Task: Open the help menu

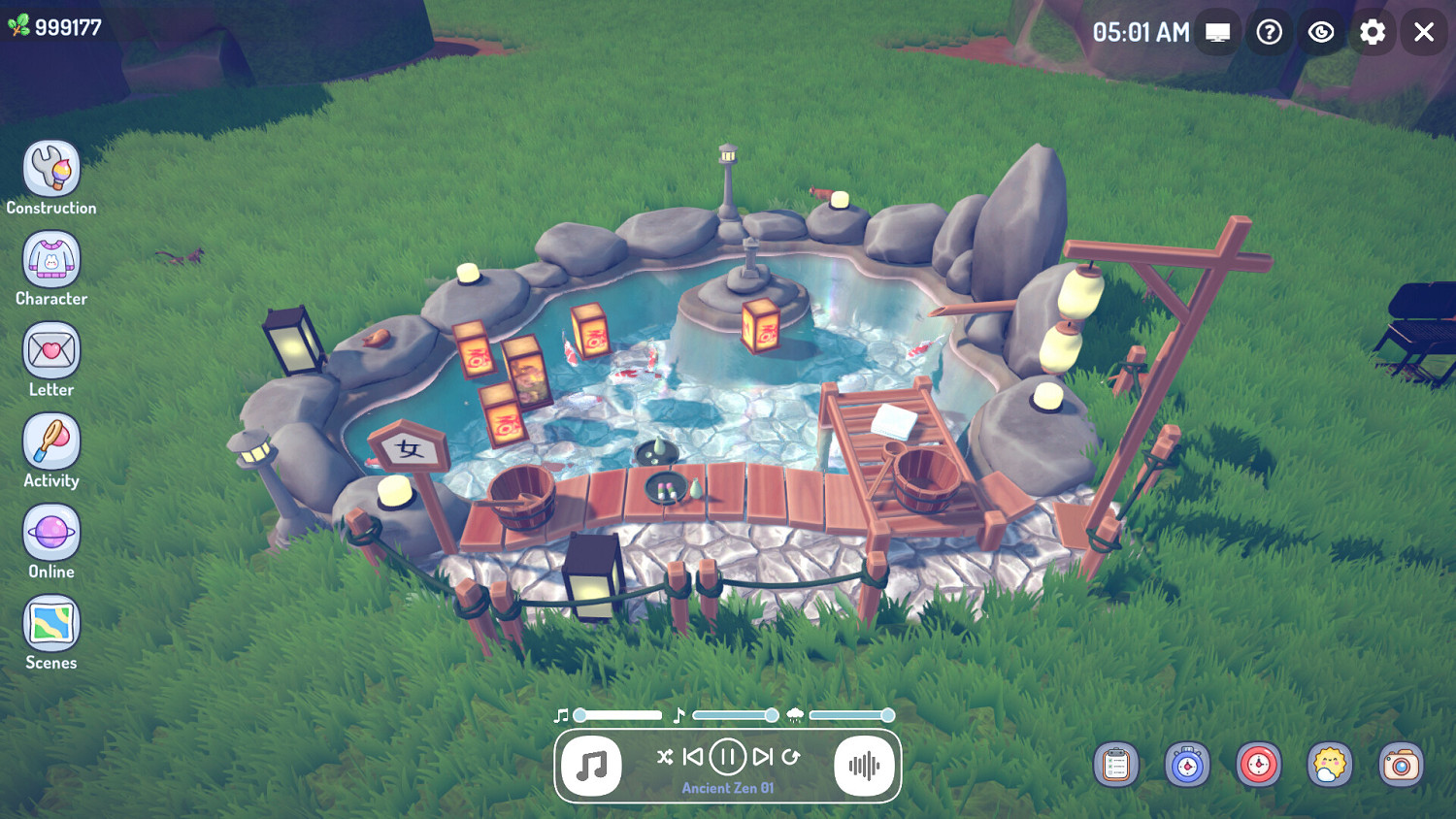Action: pyautogui.click(x=1270, y=32)
